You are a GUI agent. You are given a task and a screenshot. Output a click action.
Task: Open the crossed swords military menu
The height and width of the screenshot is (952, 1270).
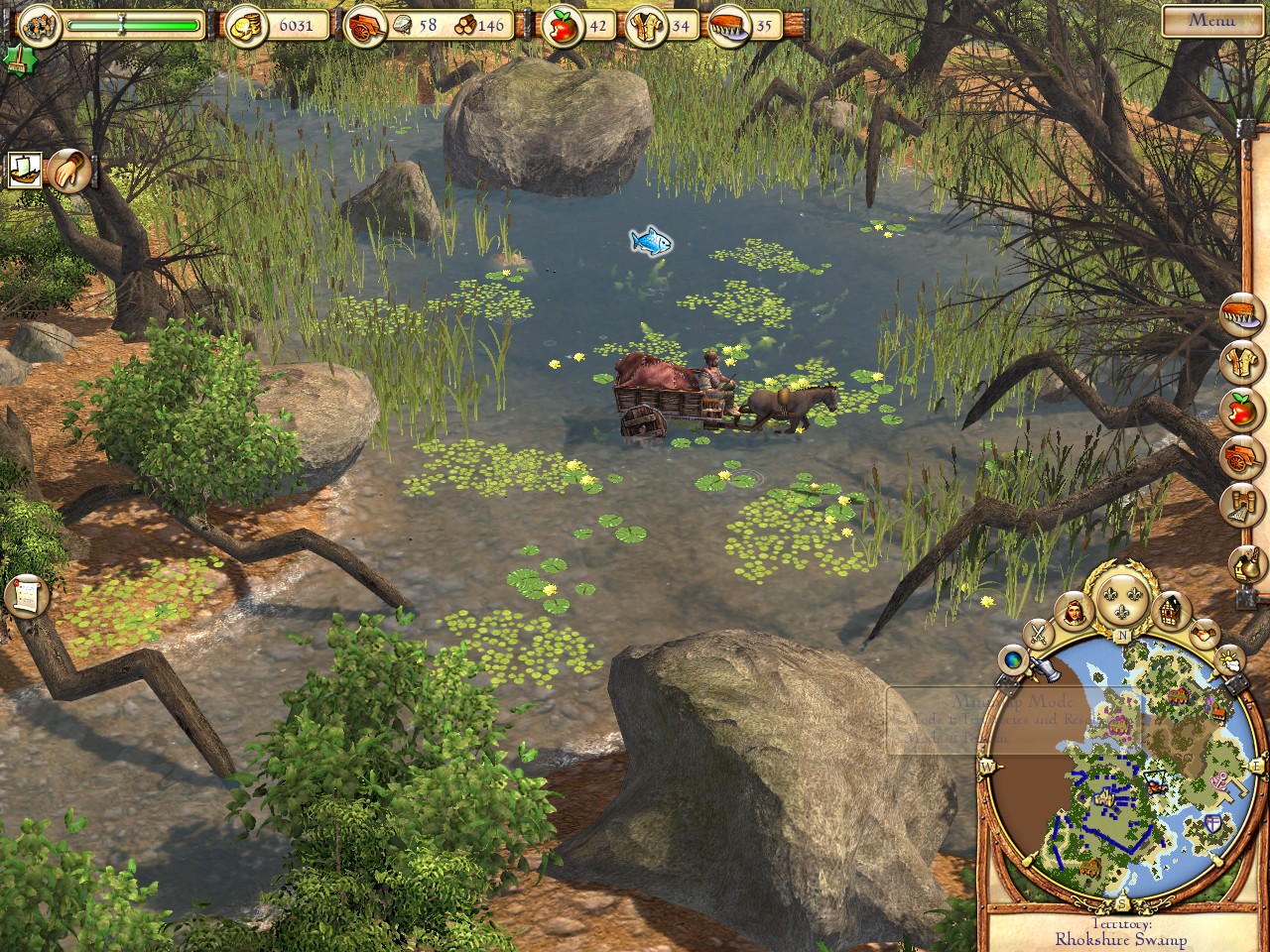[x=1039, y=632]
